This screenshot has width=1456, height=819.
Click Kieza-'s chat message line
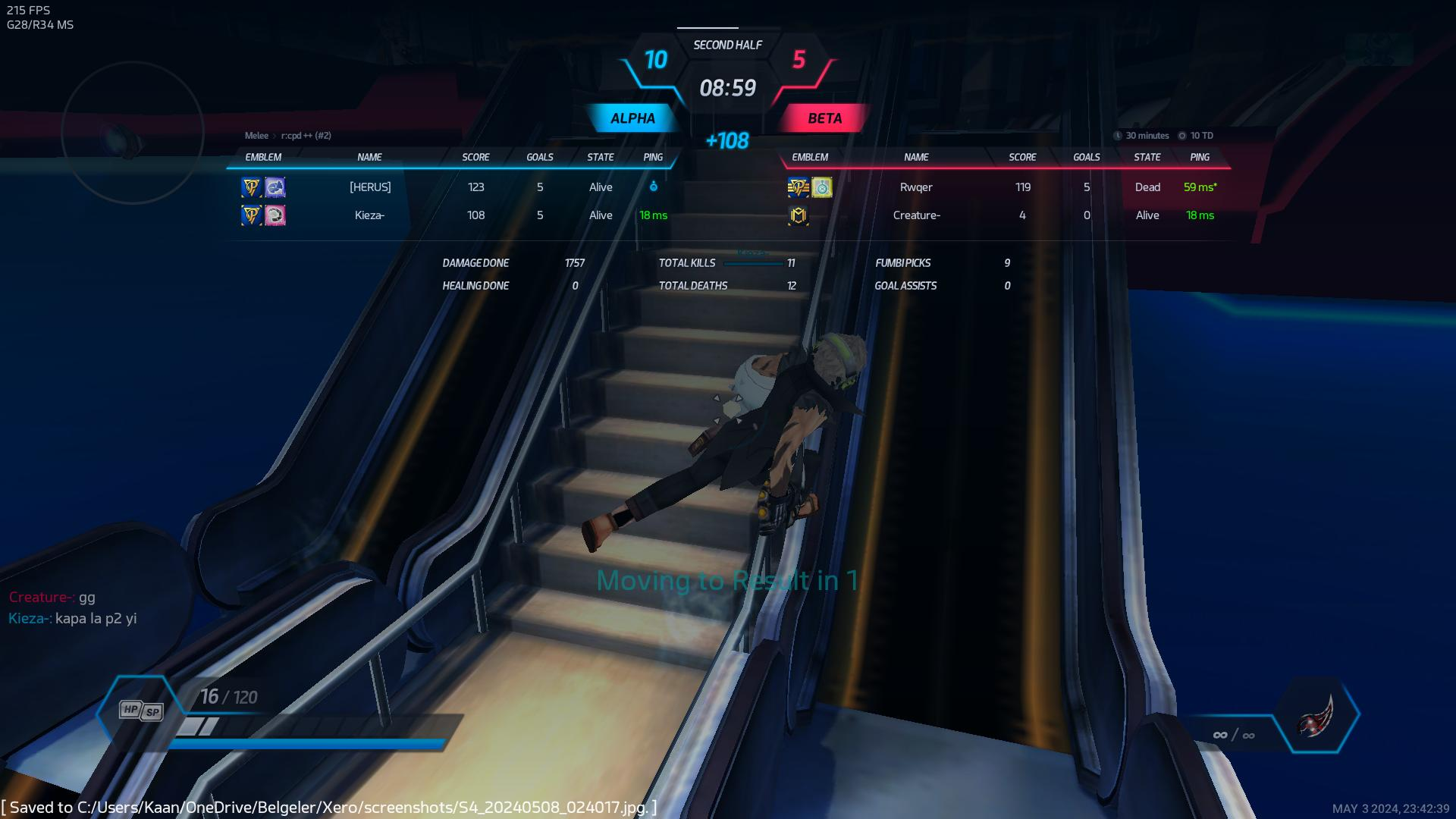point(73,619)
